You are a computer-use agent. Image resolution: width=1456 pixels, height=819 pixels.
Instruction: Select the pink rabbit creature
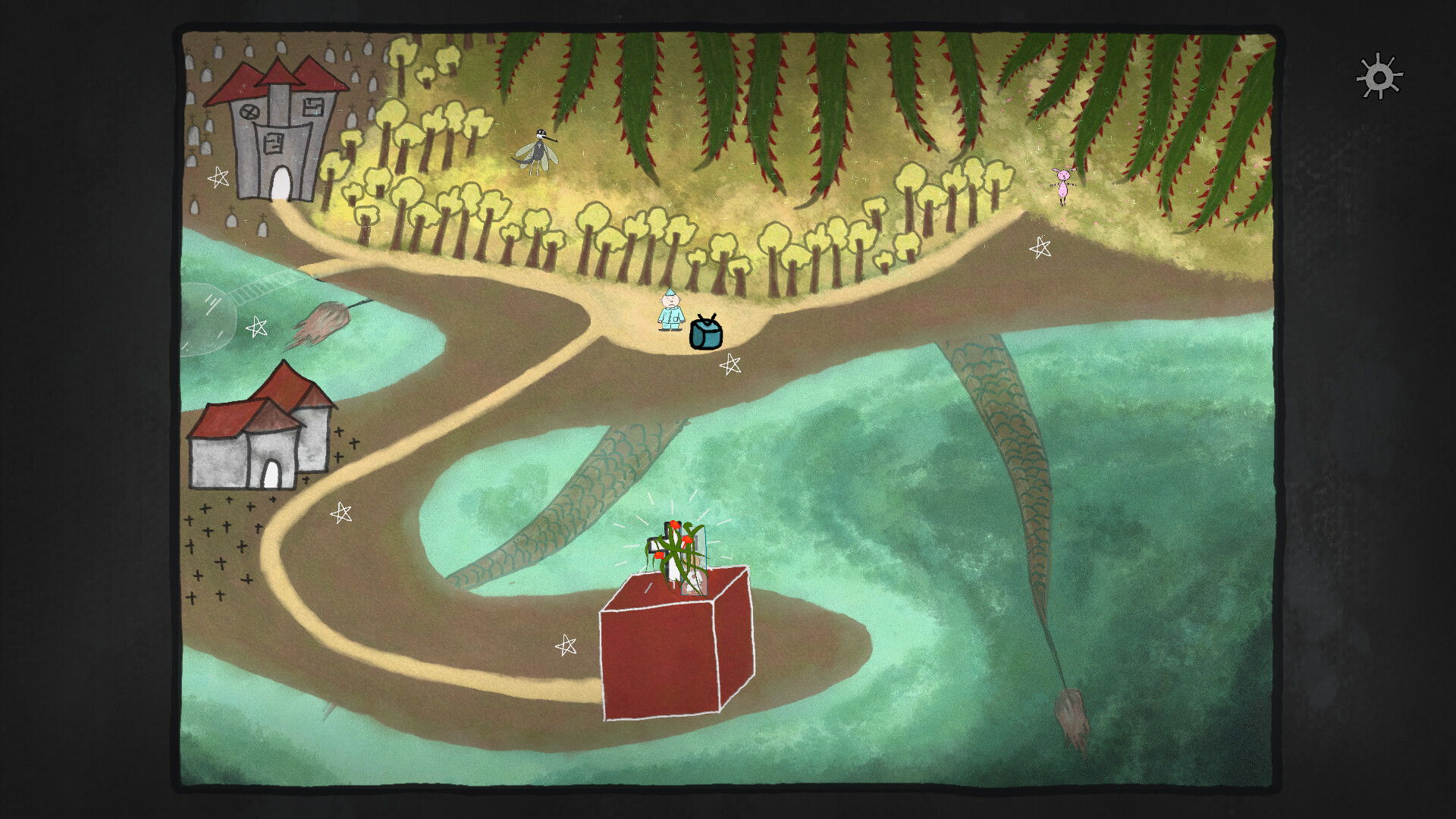click(1064, 184)
